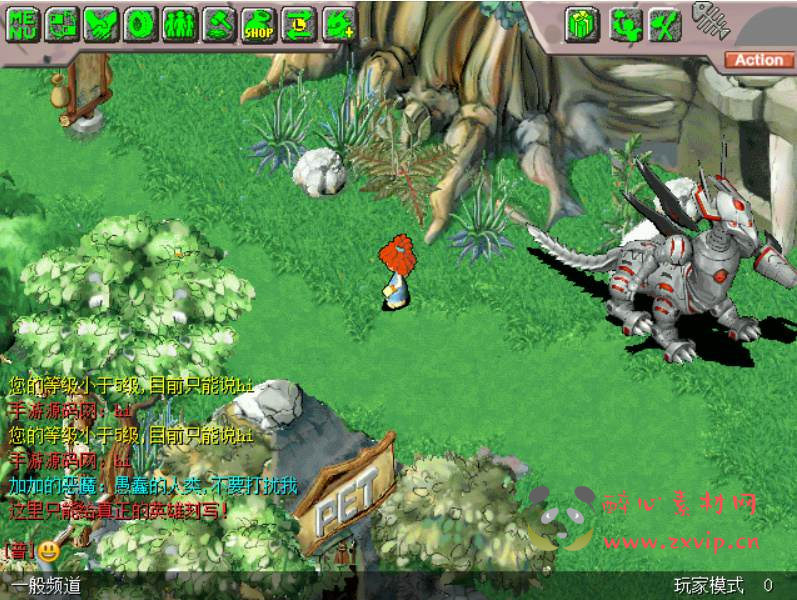Open the gift box icon
Viewport: 797px width, 600px height.
coord(581,24)
